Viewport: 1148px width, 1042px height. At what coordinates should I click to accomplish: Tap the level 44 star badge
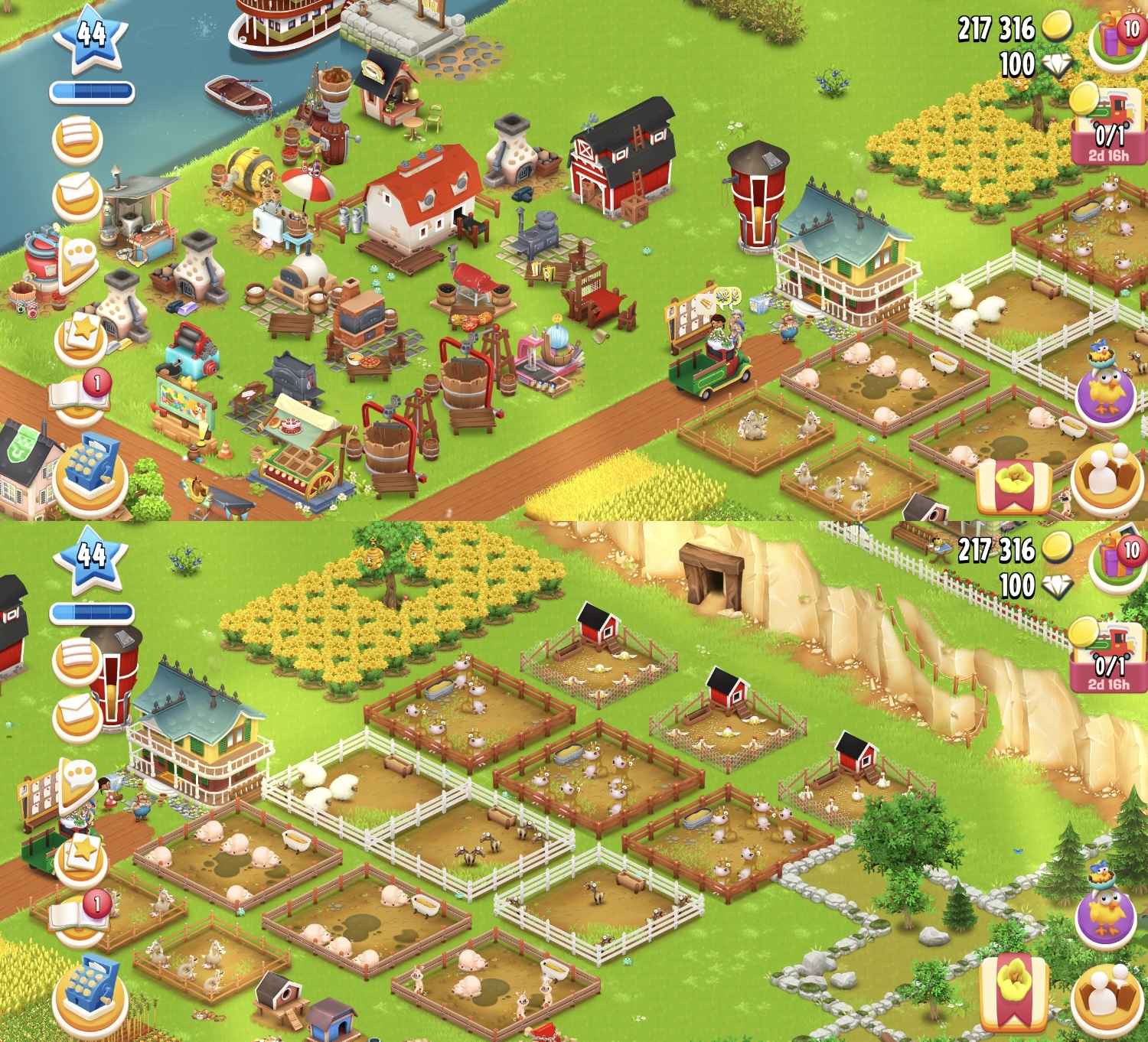tap(92, 34)
